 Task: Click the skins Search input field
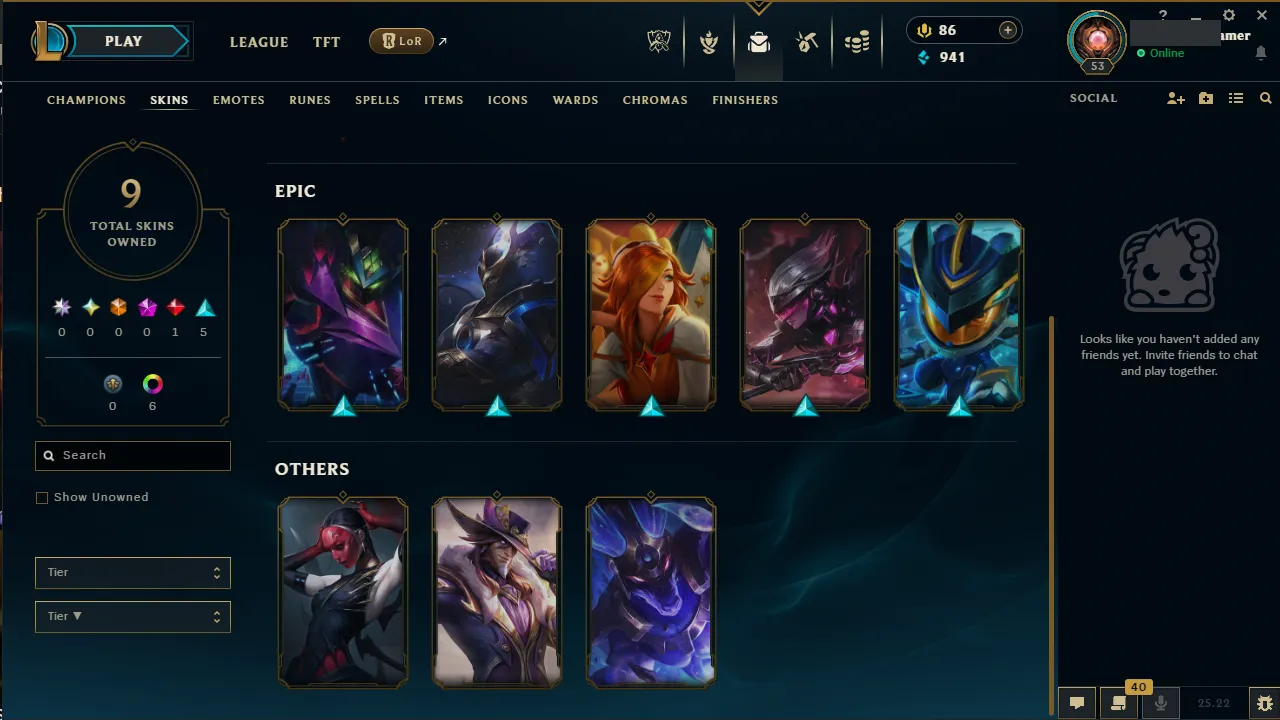[132, 455]
